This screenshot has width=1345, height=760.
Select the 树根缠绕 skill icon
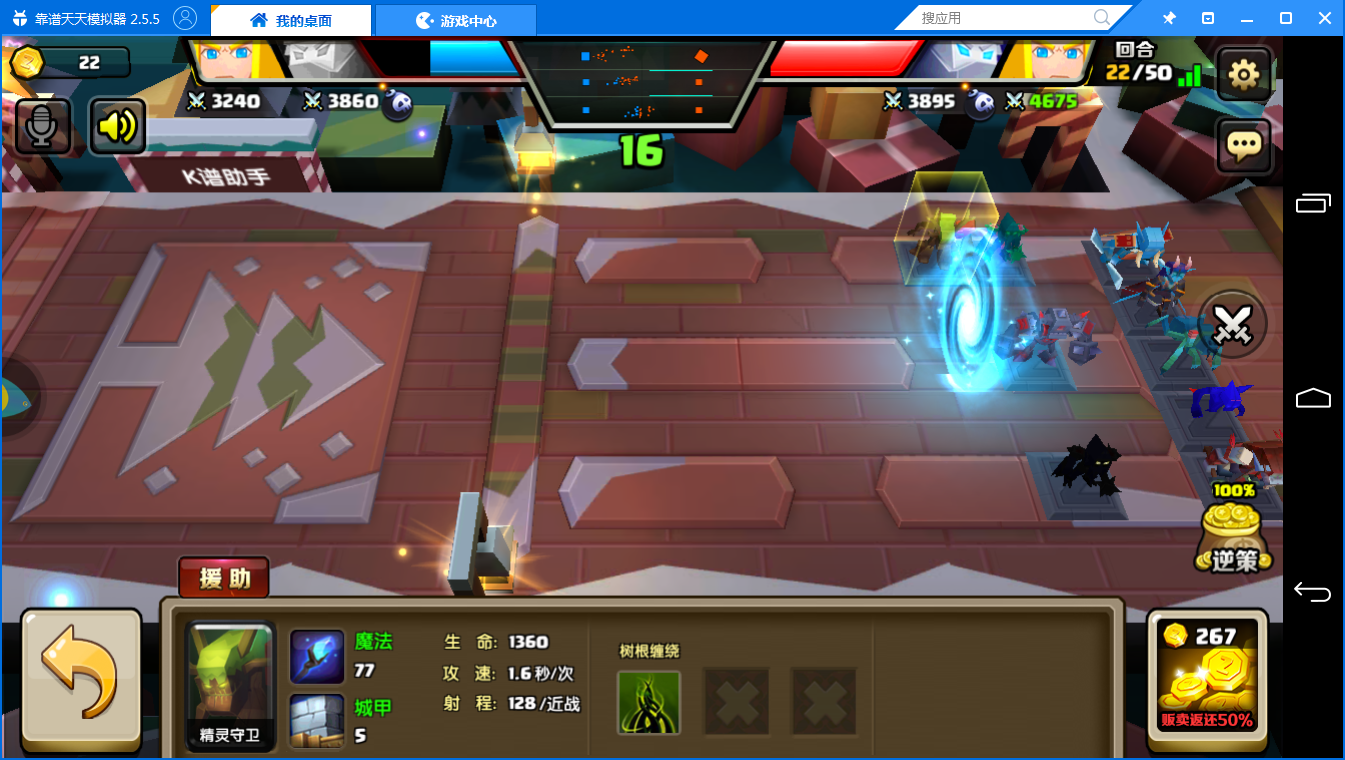point(649,702)
